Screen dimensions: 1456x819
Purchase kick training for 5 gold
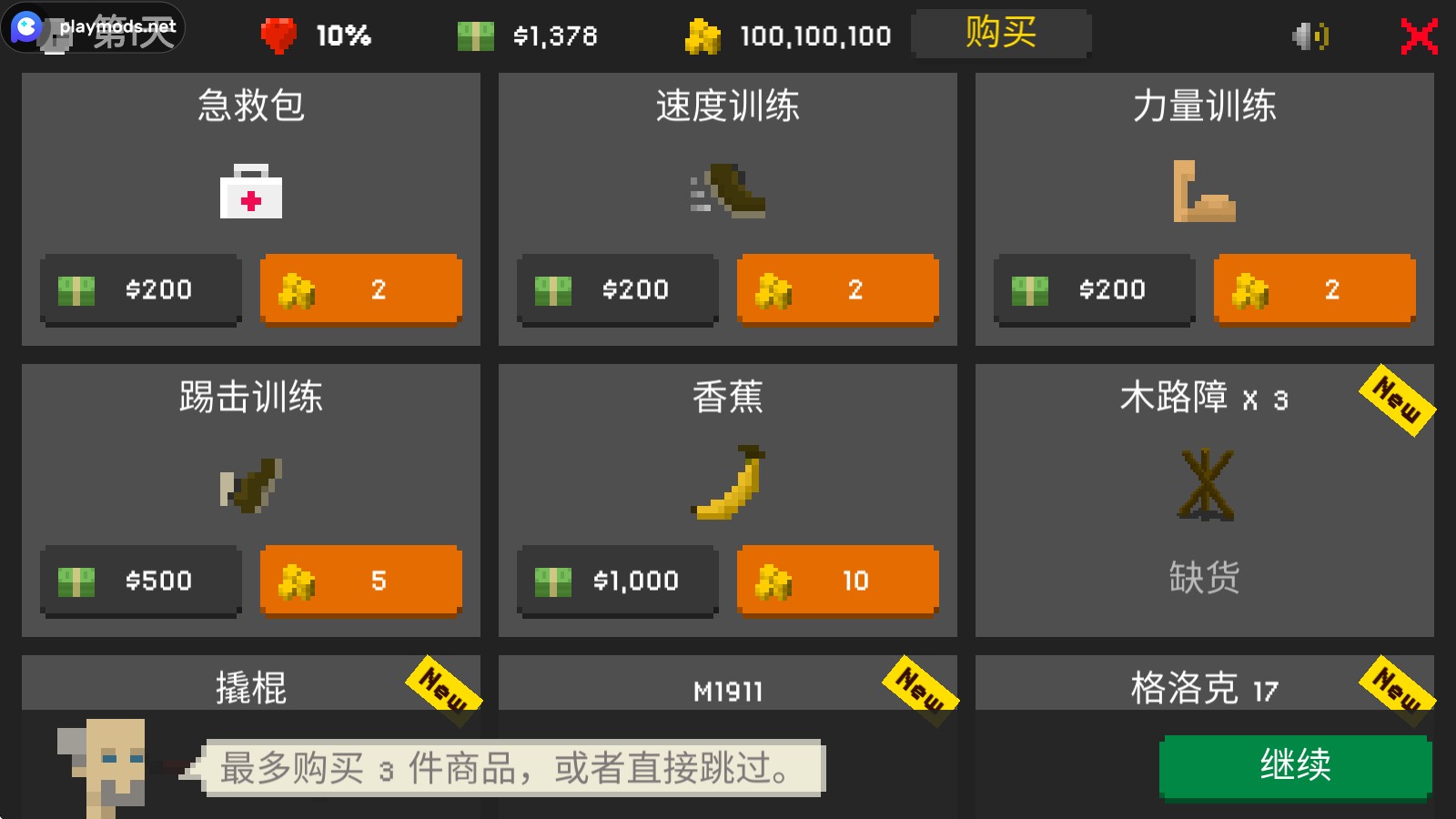click(x=360, y=580)
